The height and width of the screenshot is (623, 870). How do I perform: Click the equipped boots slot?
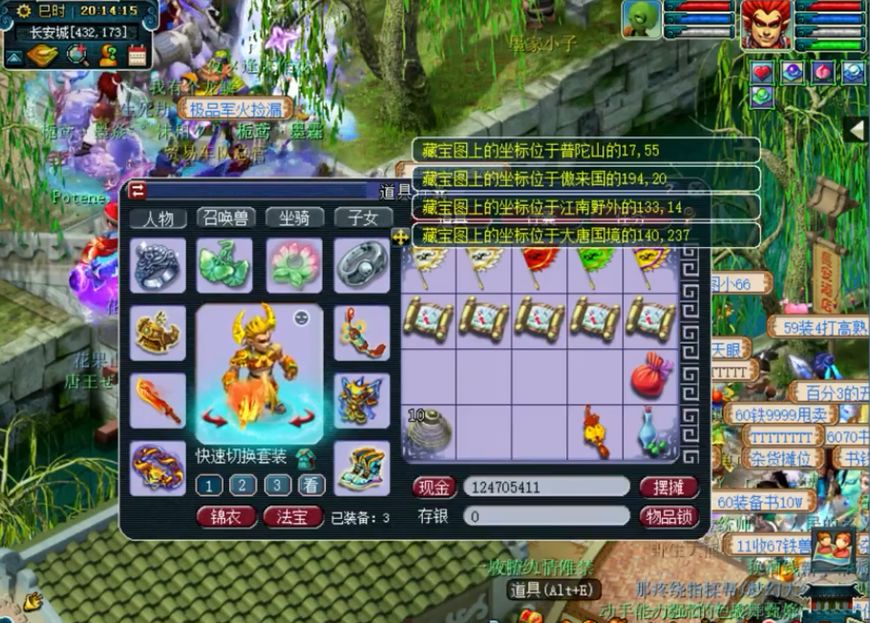361,467
